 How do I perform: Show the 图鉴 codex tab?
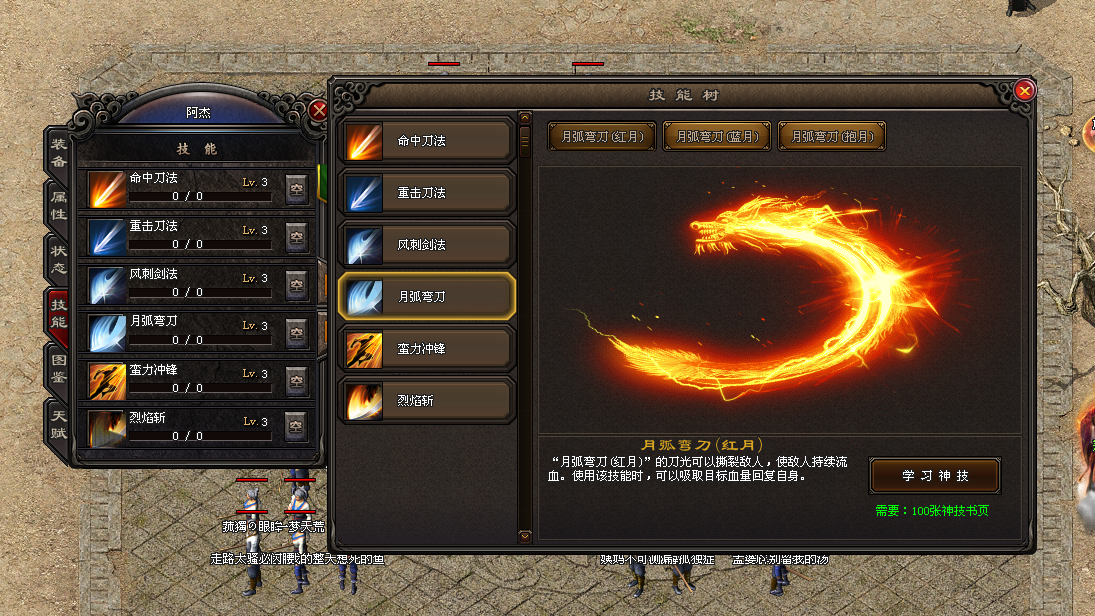[x=59, y=370]
